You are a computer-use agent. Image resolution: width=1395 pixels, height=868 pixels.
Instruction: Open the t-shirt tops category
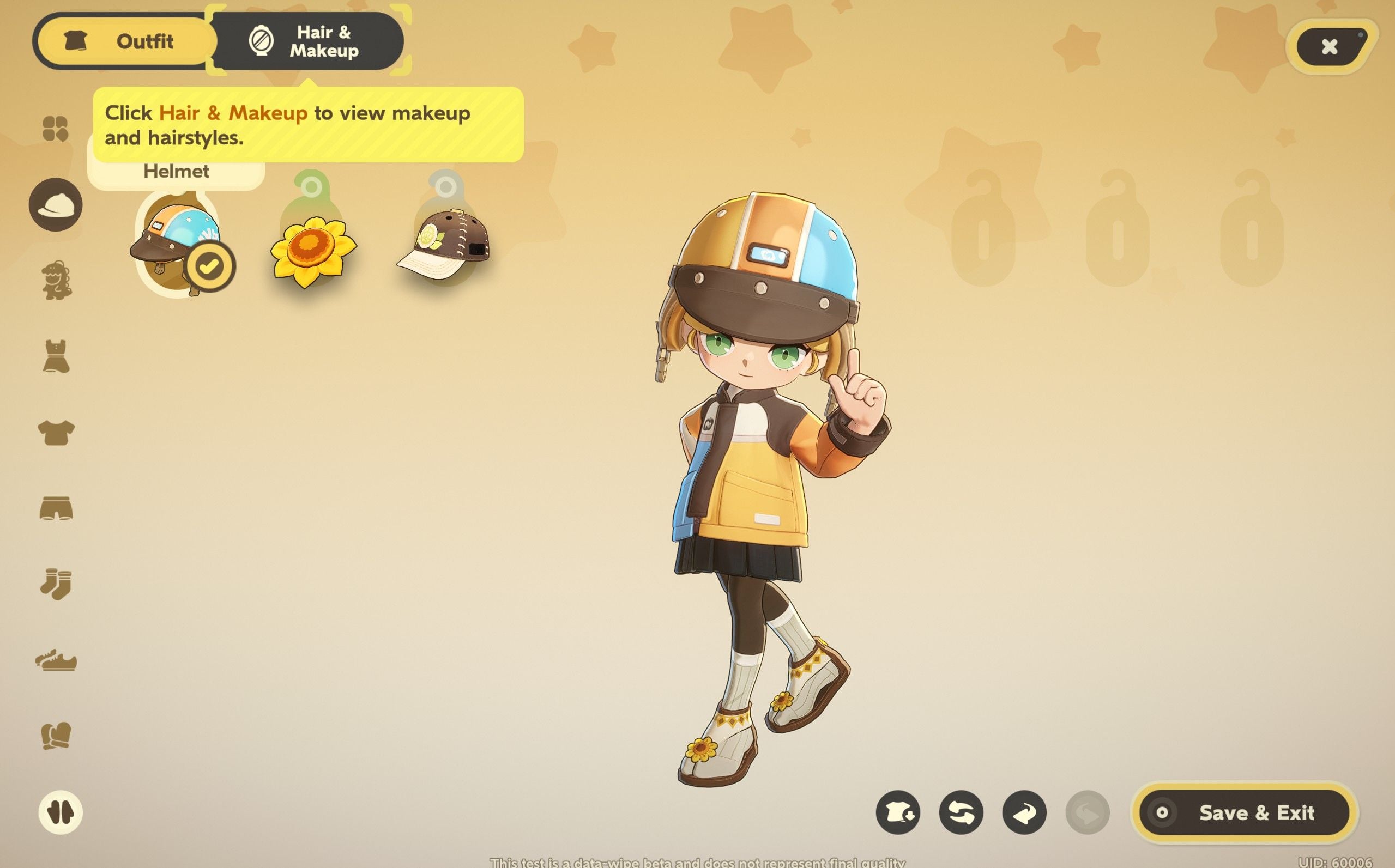click(x=56, y=432)
